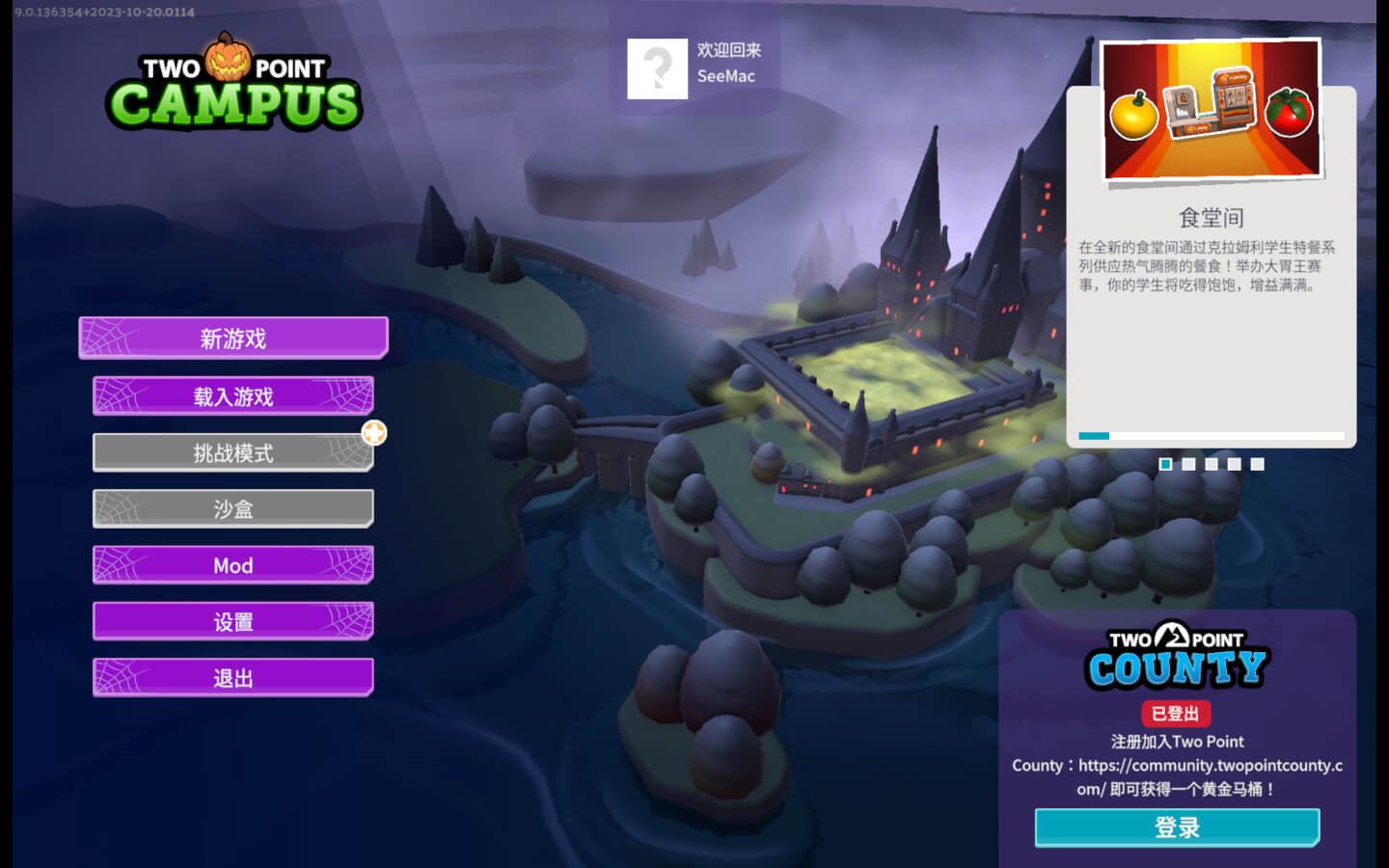The image size is (1389, 868).
Task: Open the 食堂间 news banner image
Action: [1212, 110]
